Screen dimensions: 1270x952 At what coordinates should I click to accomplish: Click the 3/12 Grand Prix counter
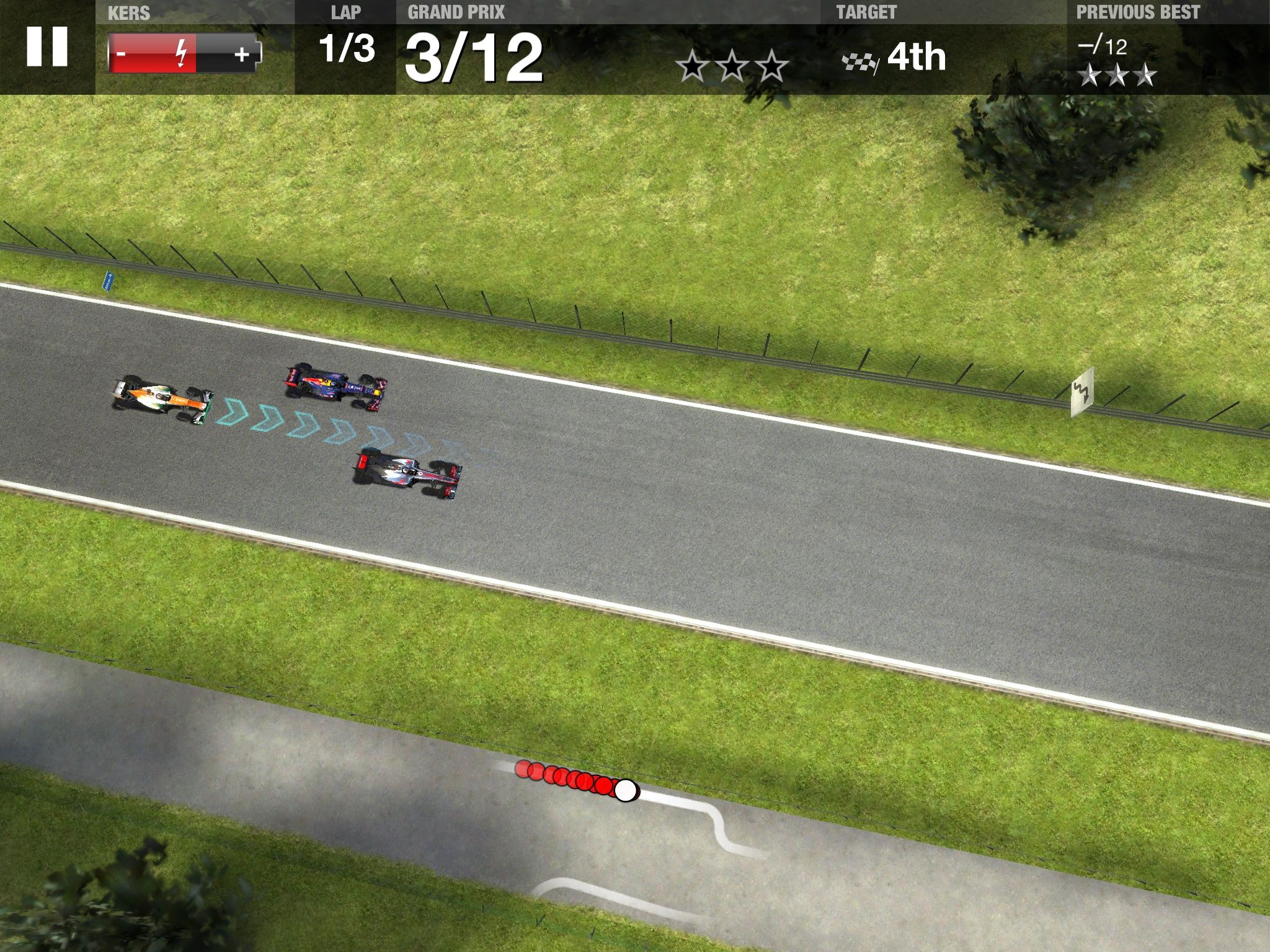pyautogui.click(x=475, y=56)
